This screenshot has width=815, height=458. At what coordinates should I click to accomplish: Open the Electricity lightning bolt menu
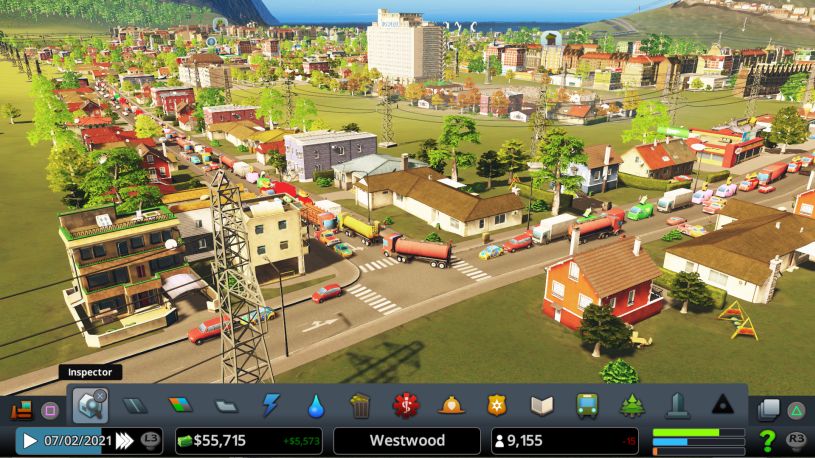(271, 406)
